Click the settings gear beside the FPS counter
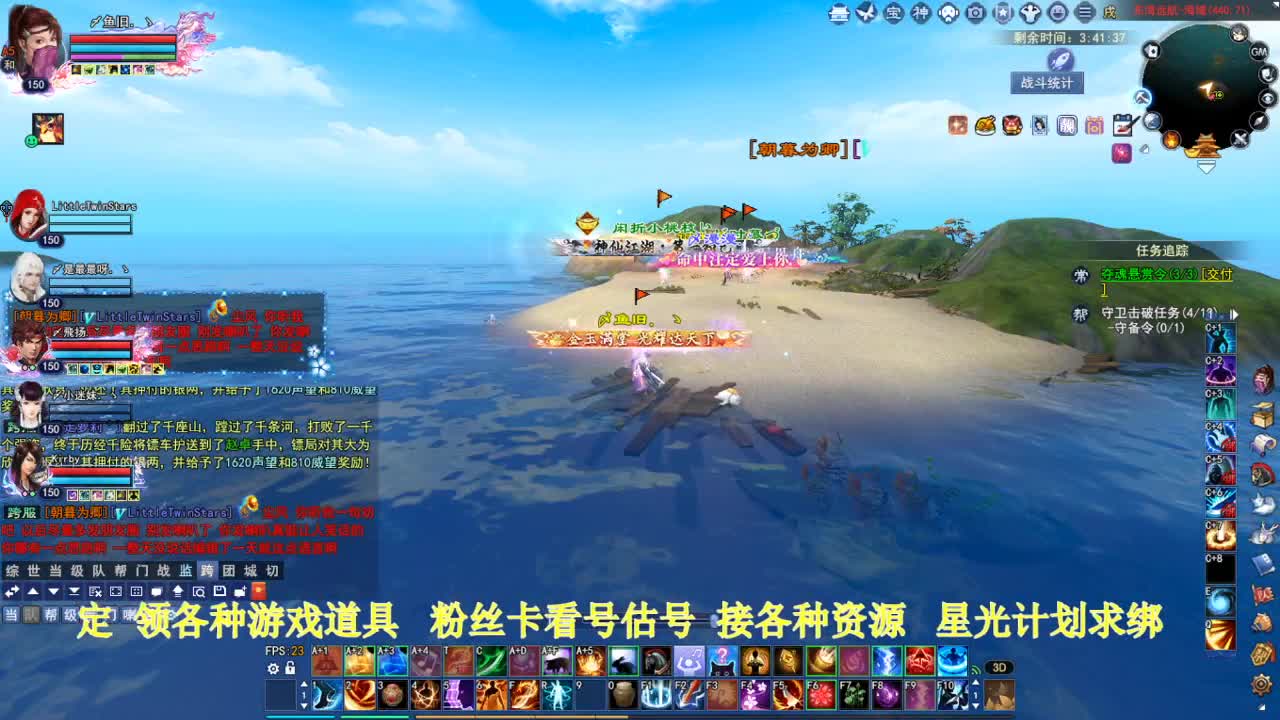Screen dimensions: 1280x720 tap(272, 667)
